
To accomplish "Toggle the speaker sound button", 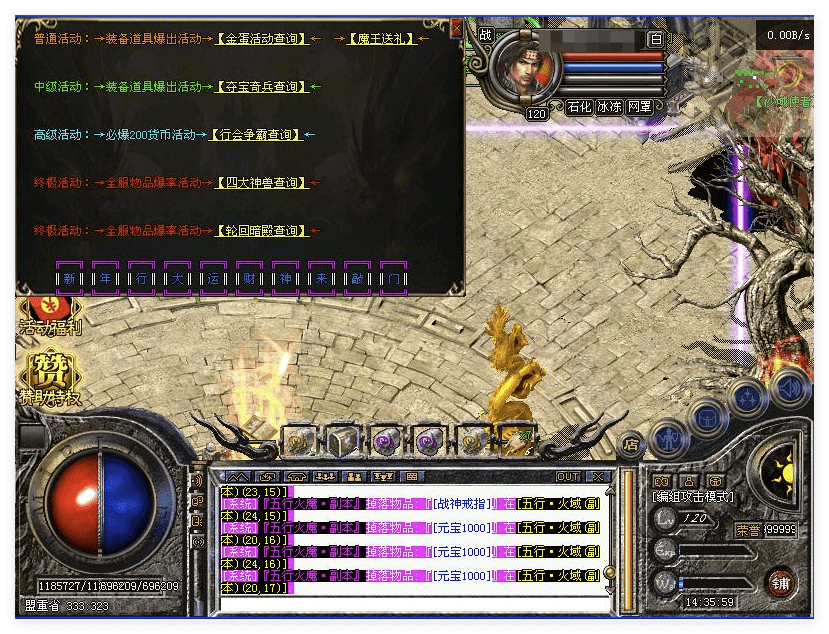I will click(790, 385).
